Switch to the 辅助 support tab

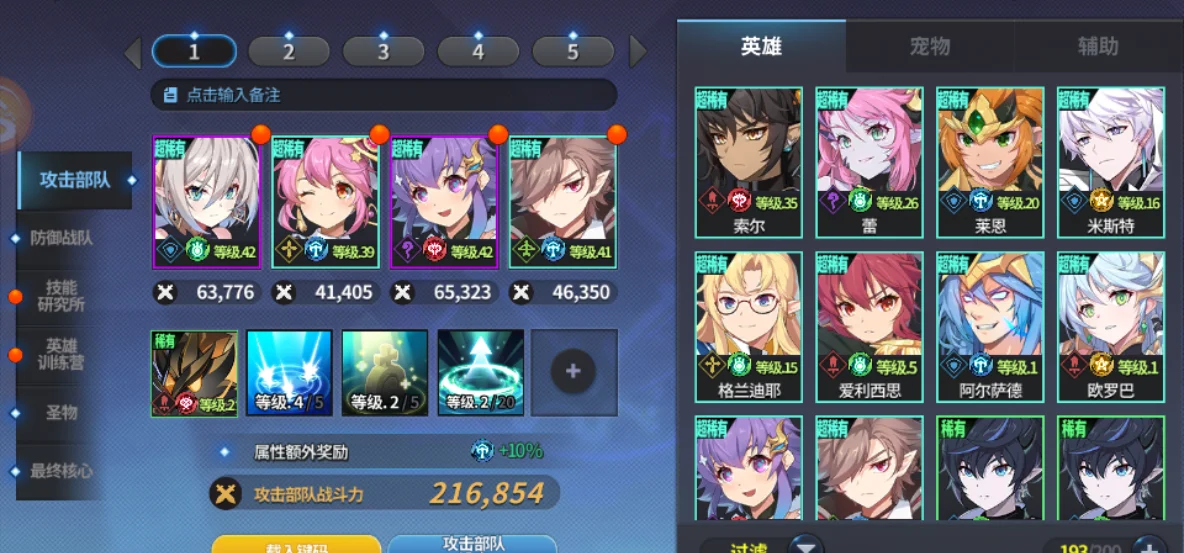[1097, 46]
